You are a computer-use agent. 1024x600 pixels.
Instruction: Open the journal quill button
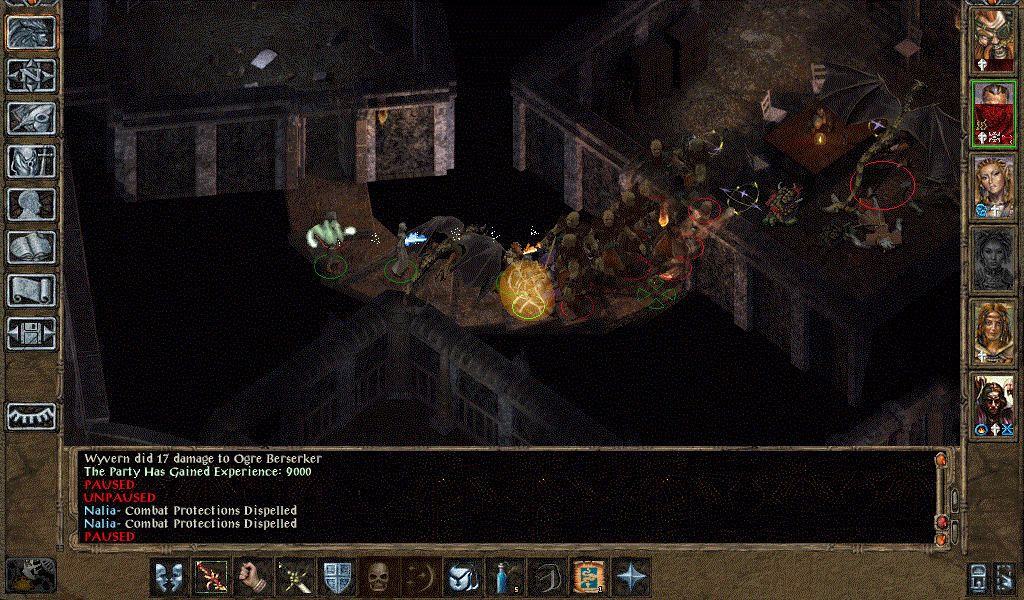[x=31, y=118]
